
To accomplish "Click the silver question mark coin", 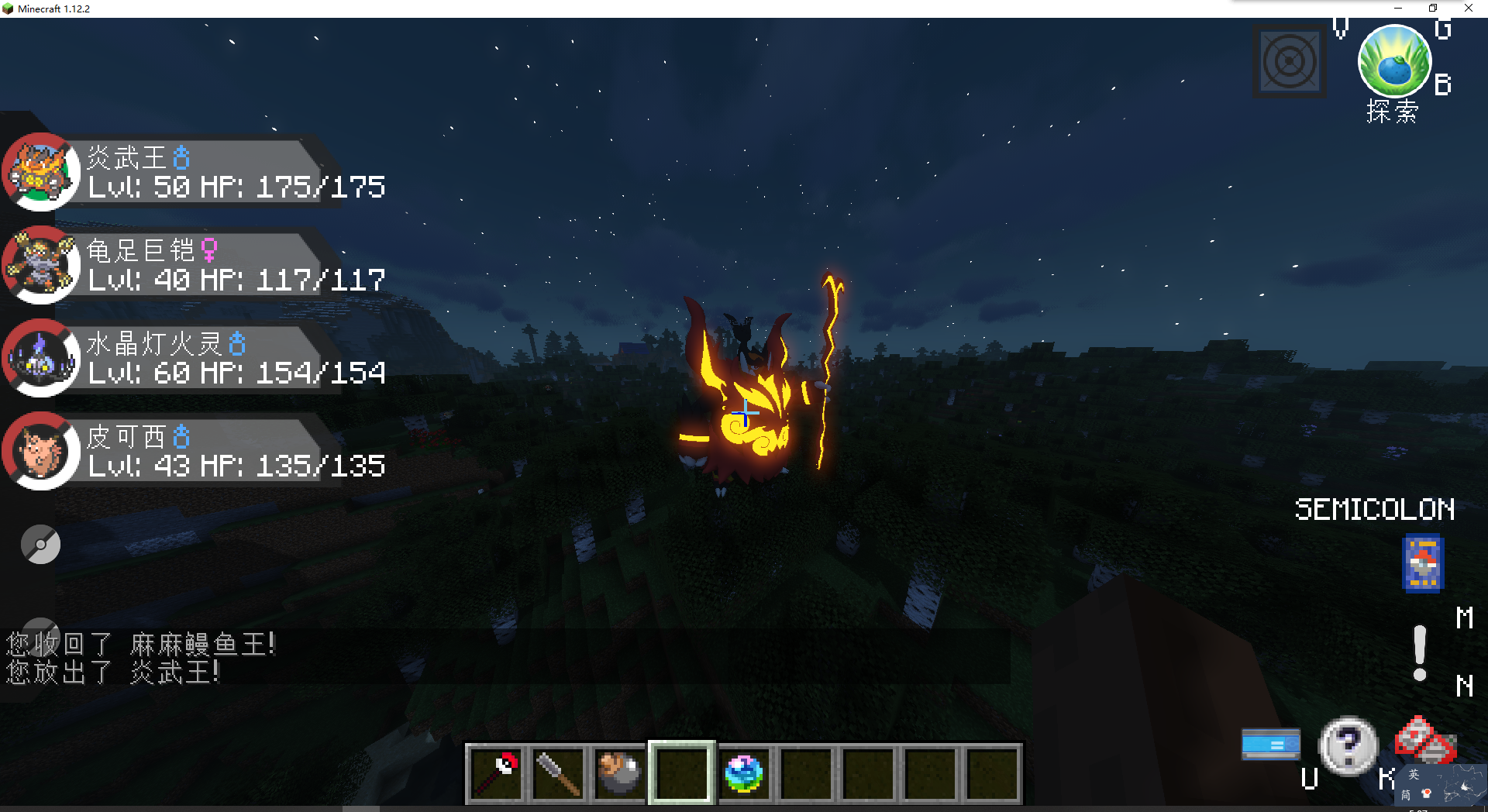I will 1348,745.
